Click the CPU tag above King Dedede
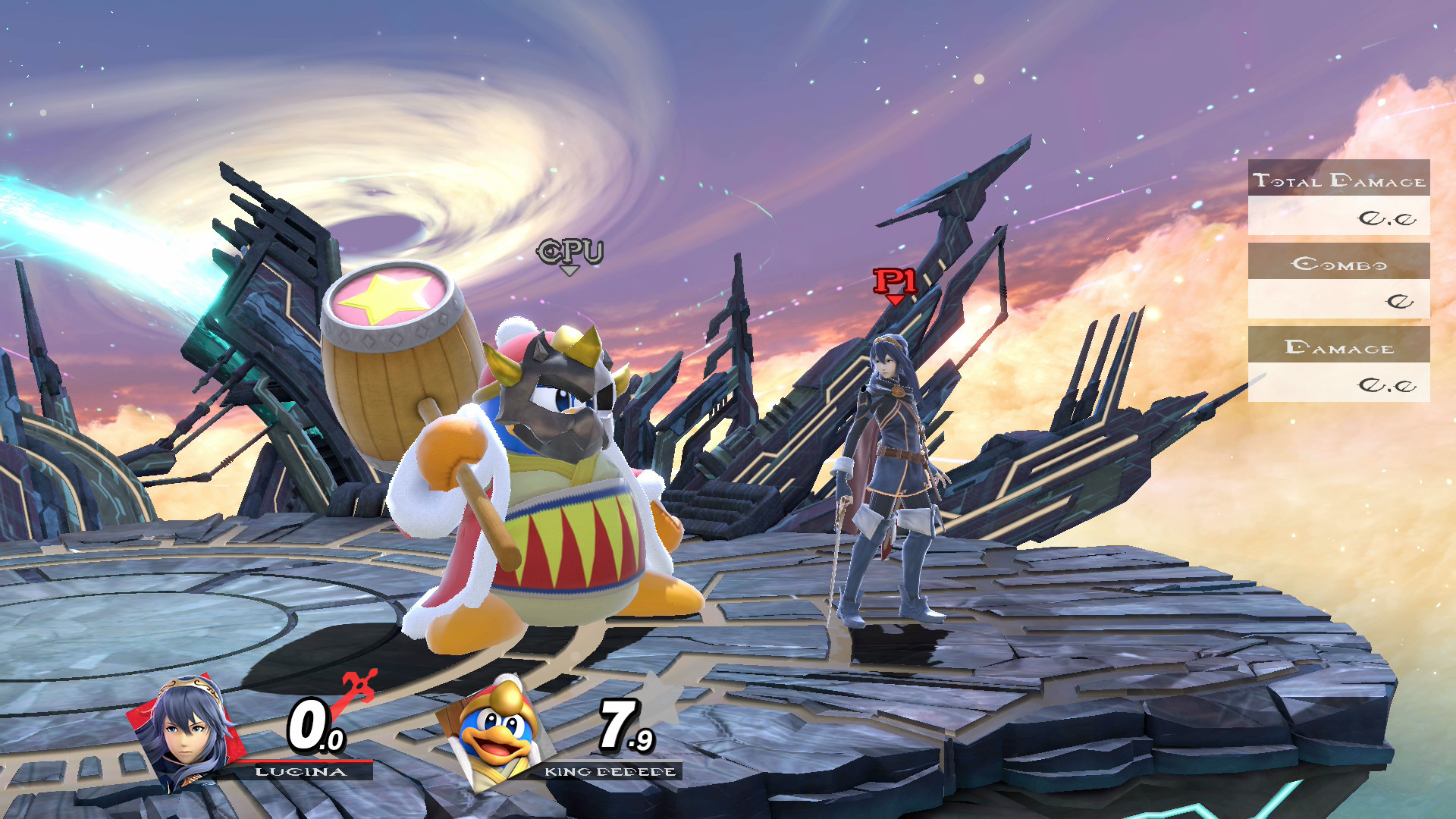1456x819 pixels. 567,253
